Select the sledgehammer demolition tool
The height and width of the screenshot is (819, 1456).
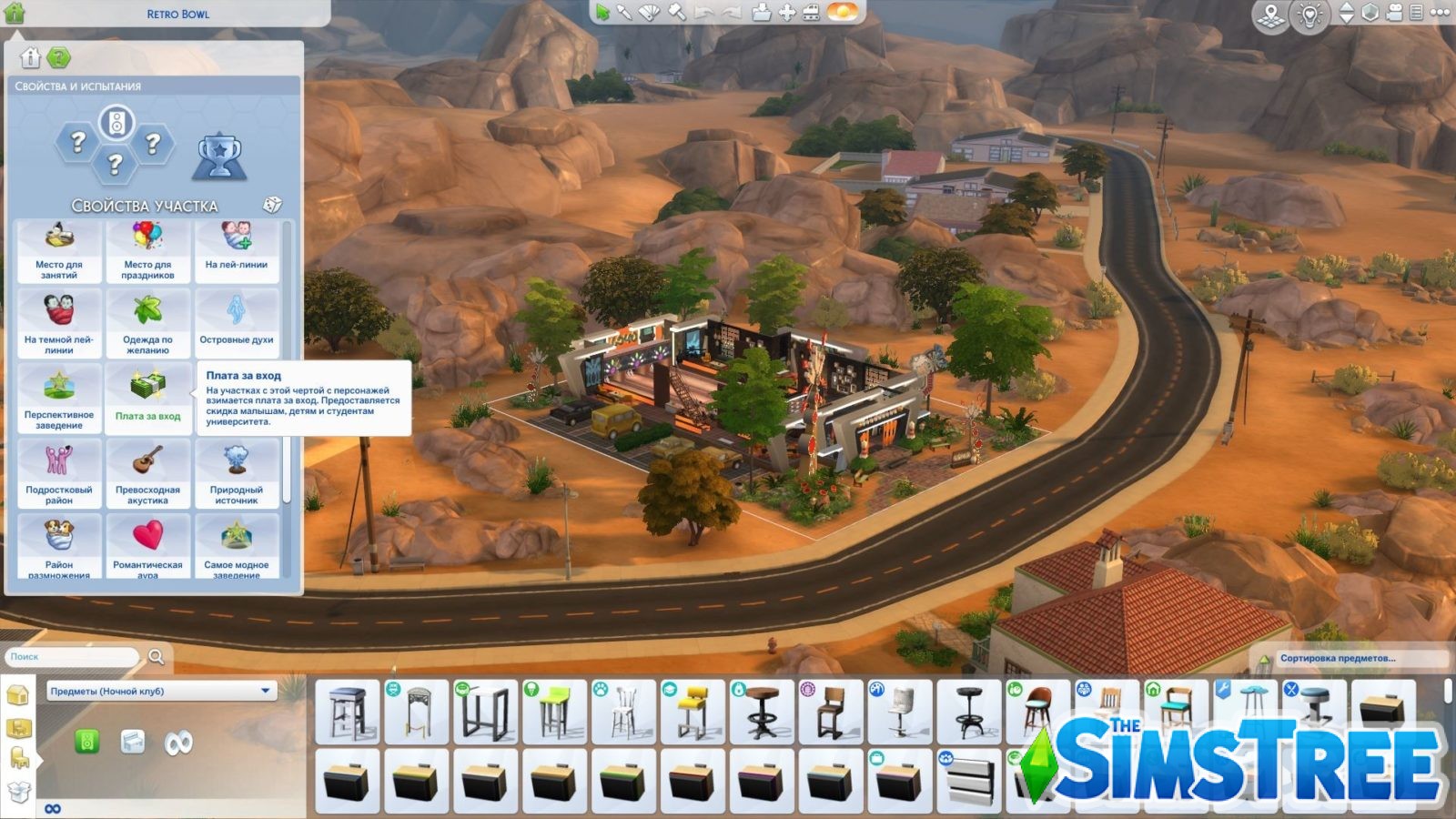pos(675,13)
